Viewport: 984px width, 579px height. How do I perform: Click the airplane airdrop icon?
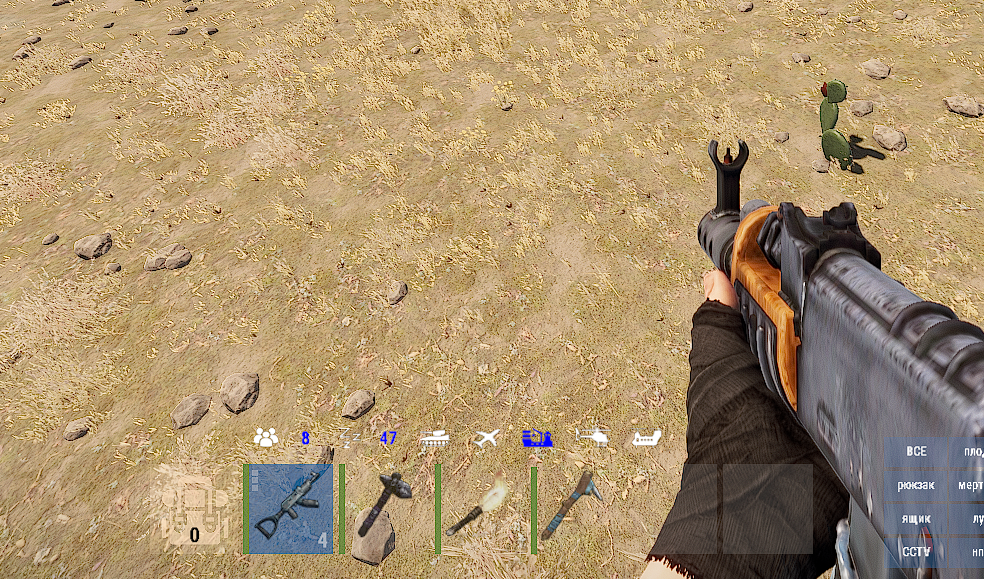(x=486, y=438)
